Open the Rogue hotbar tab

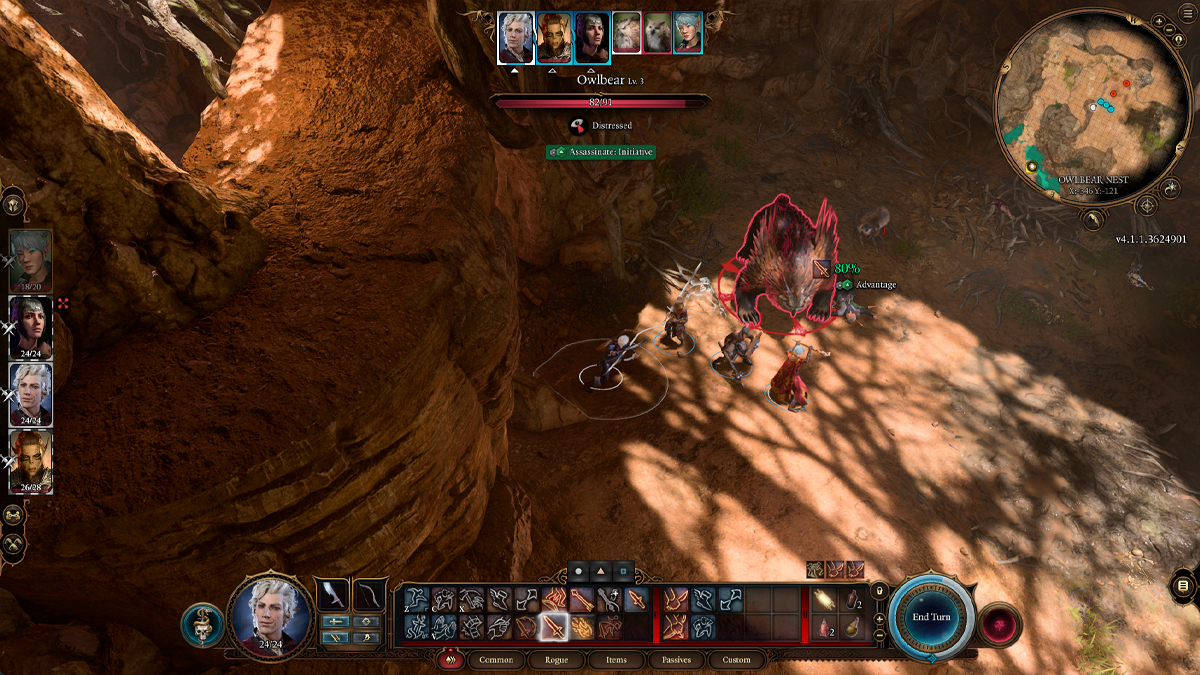coord(556,660)
